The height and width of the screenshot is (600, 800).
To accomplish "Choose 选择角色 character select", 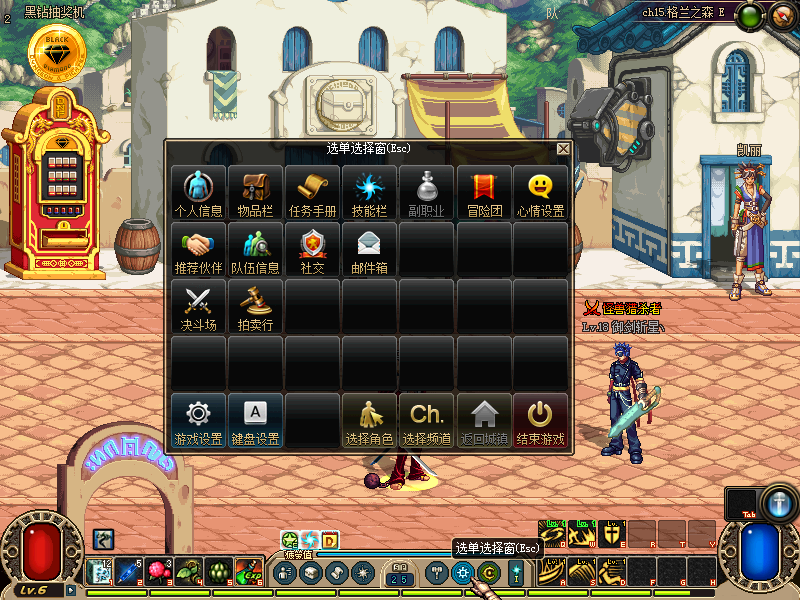I will coord(369,420).
